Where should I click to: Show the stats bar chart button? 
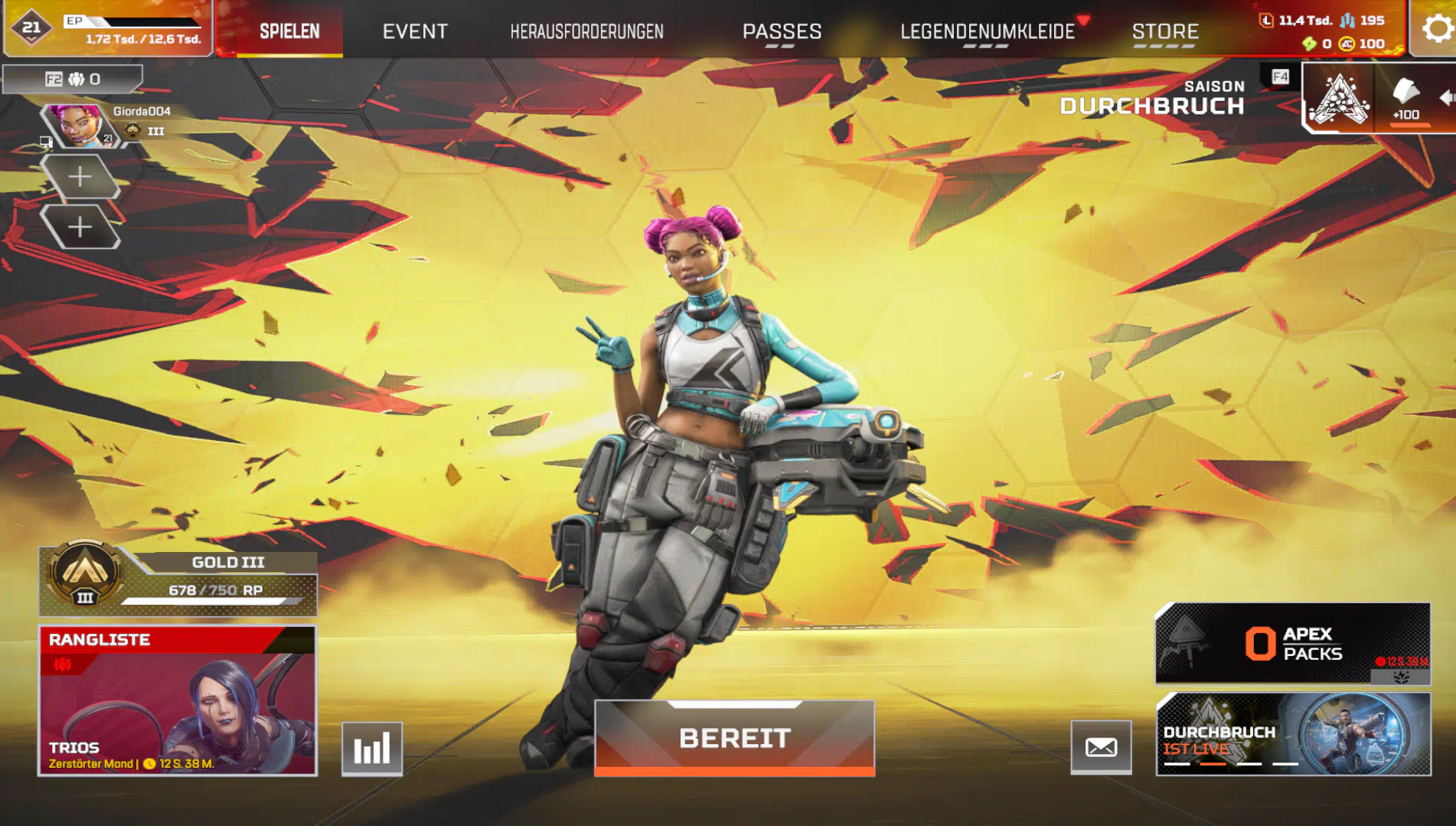click(372, 748)
